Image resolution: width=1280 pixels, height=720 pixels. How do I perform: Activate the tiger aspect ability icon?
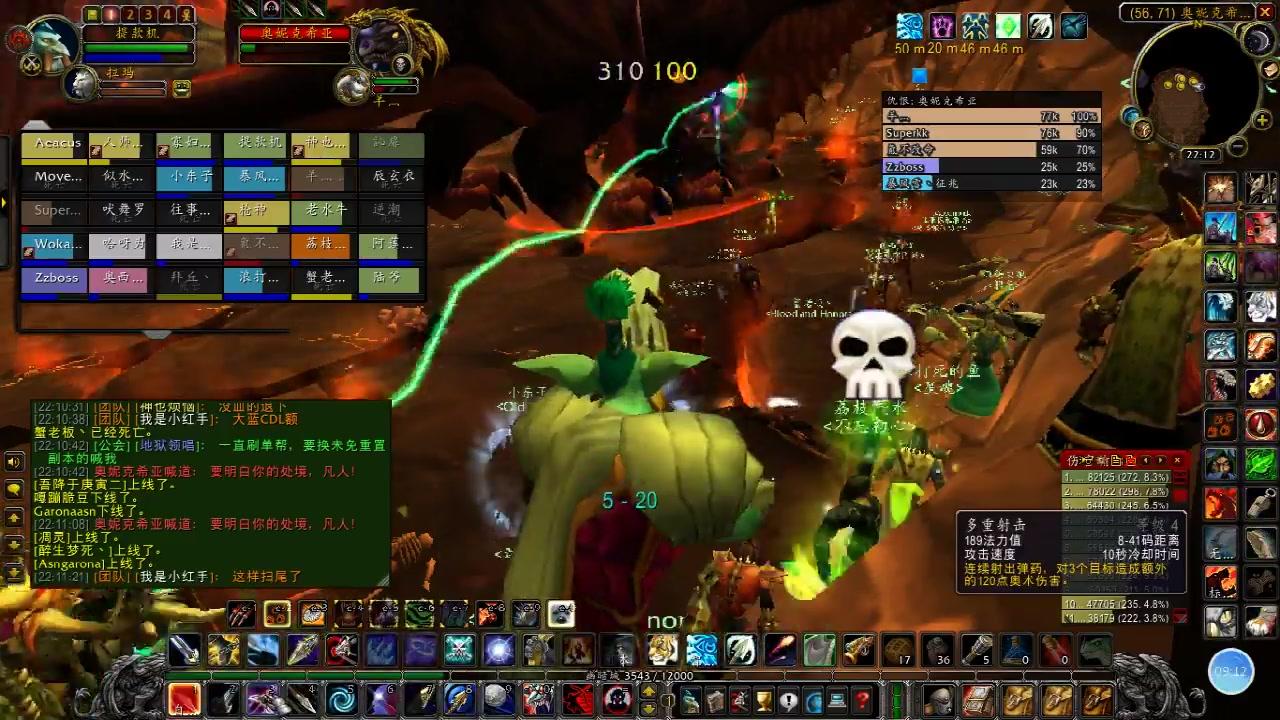click(661, 650)
